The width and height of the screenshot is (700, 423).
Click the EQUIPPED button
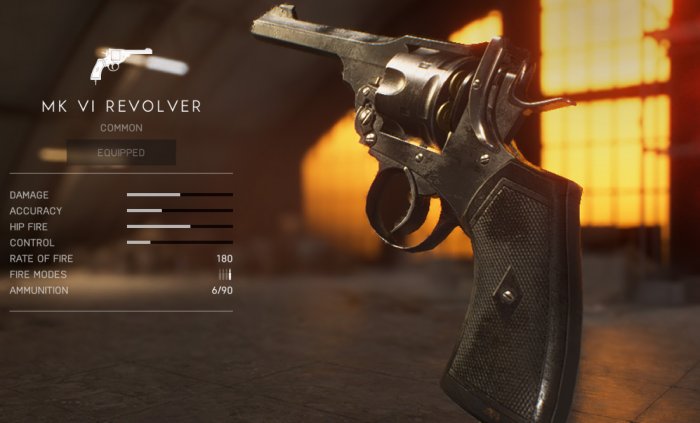pos(121,153)
